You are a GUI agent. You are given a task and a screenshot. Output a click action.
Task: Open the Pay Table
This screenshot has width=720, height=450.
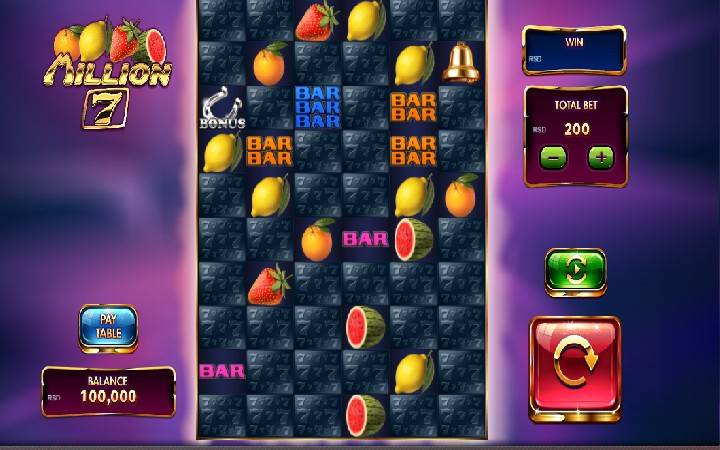point(108,326)
